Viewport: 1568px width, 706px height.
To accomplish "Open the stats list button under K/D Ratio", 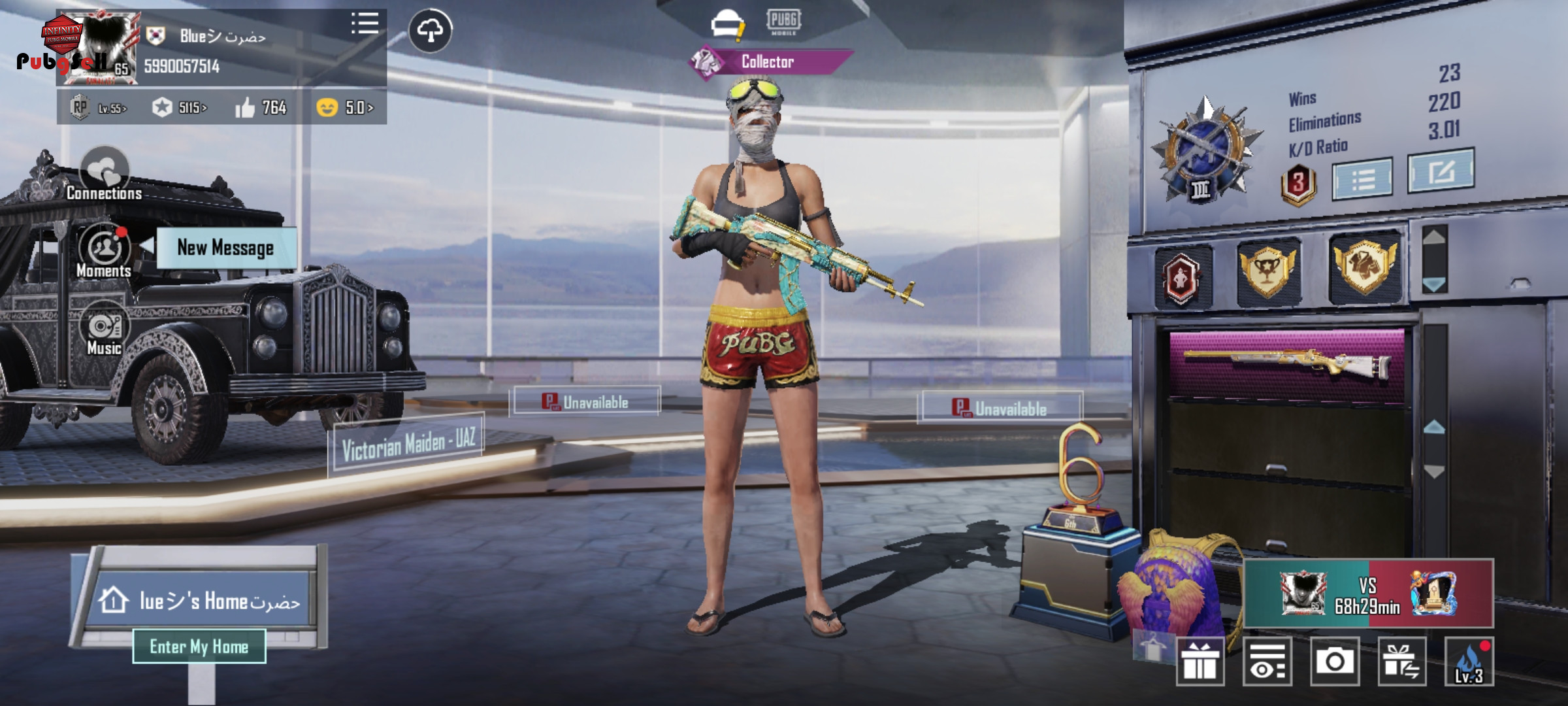I will tap(1362, 178).
